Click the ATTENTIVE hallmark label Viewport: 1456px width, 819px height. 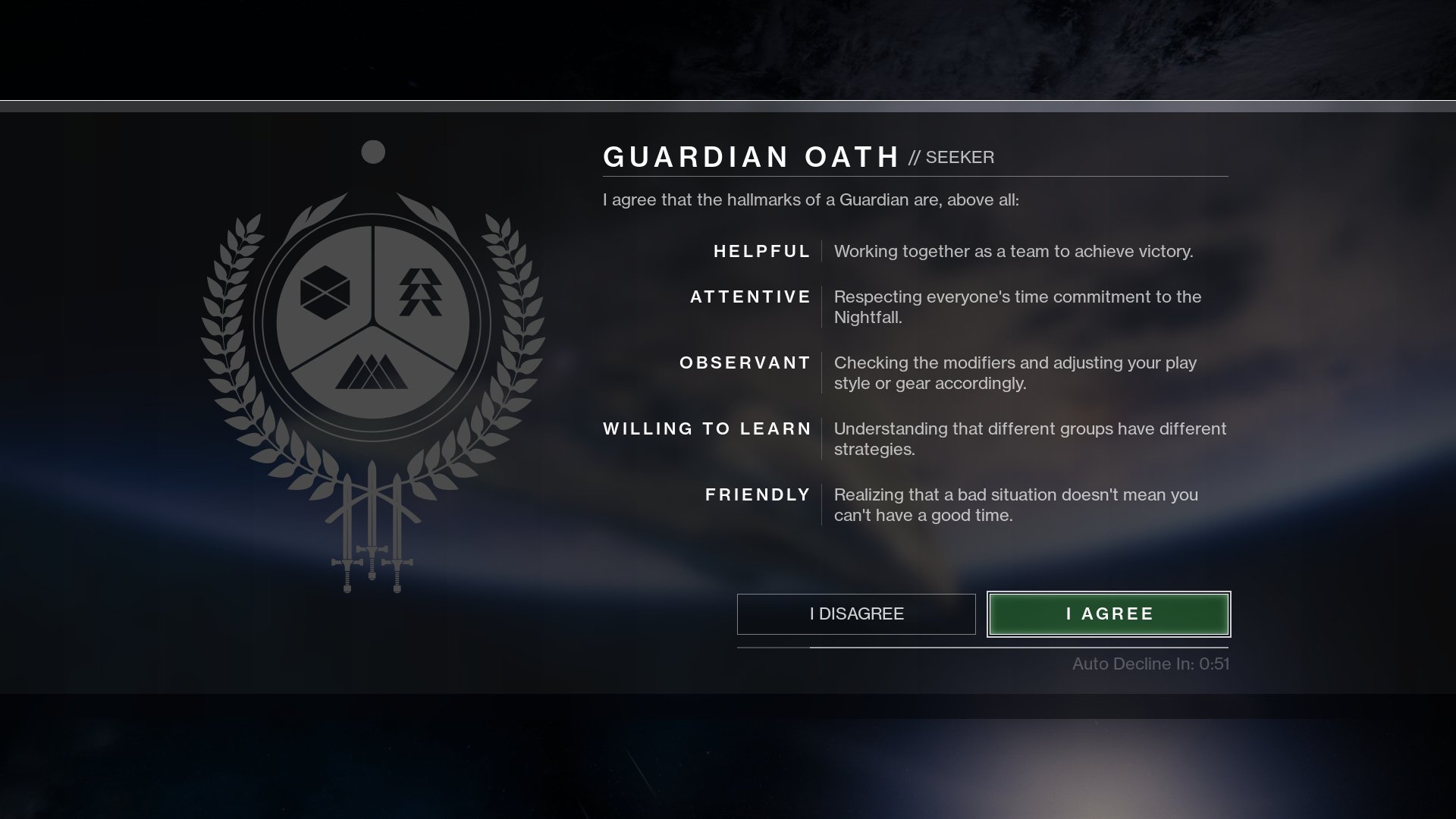(x=749, y=297)
